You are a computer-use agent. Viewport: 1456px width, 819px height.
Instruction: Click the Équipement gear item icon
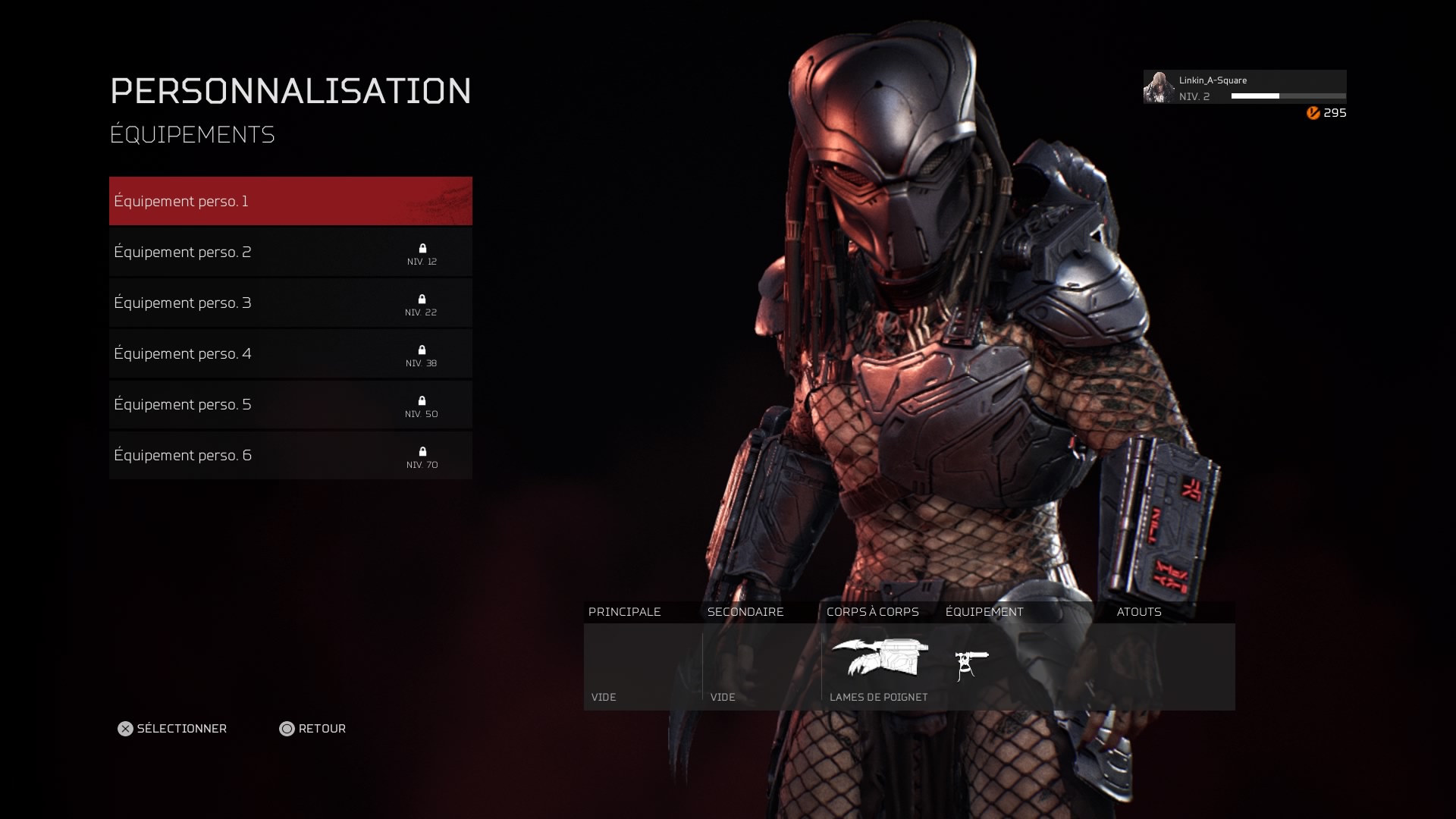[971, 665]
